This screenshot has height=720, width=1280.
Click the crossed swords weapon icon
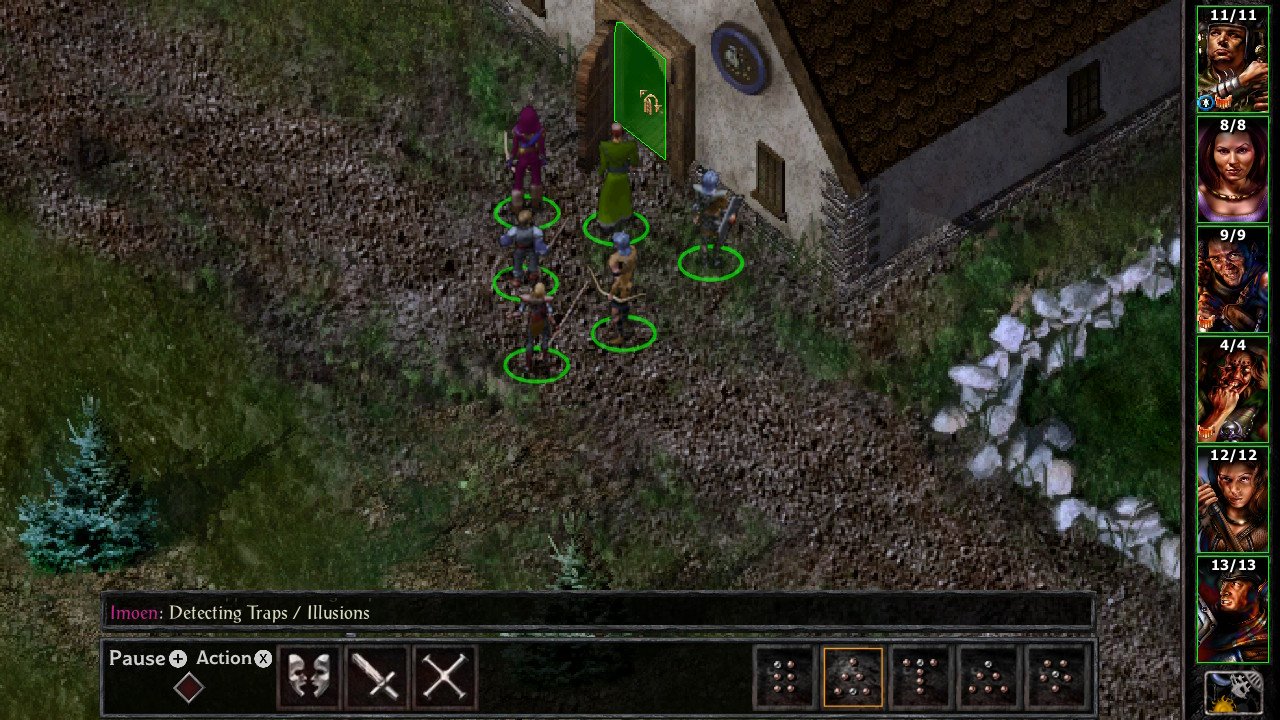(x=444, y=677)
